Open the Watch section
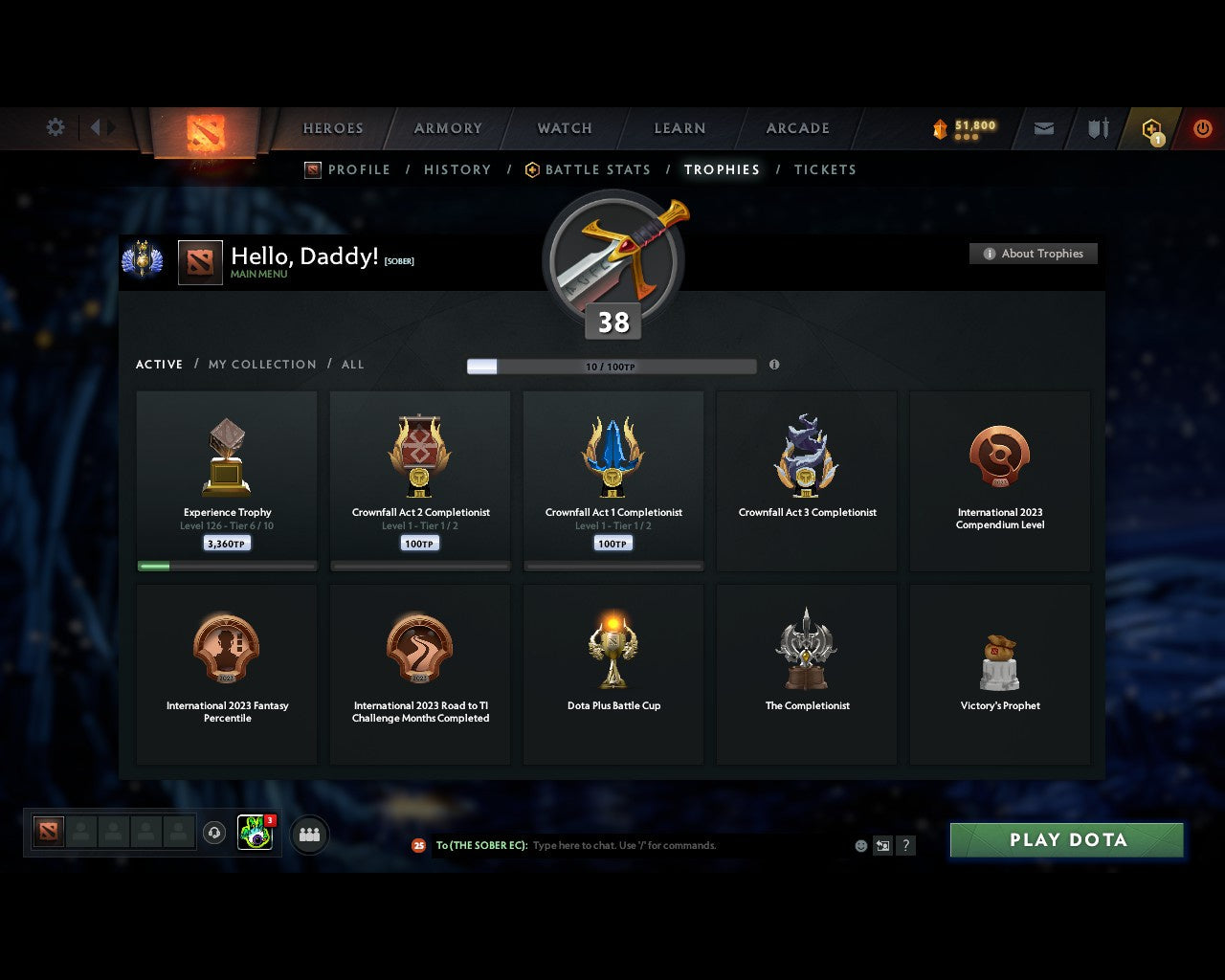 [x=564, y=127]
